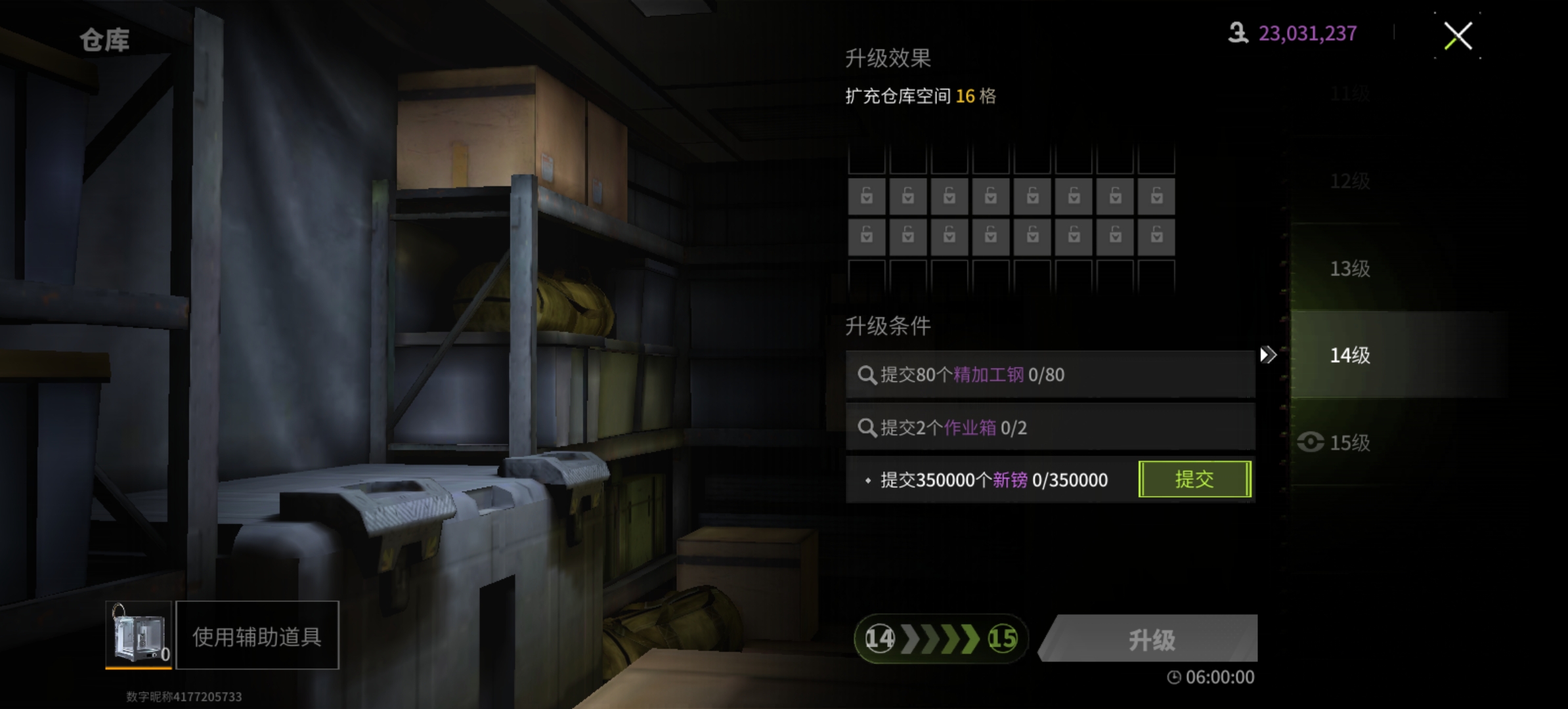The width and height of the screenshot is (1568, 709).
Task: Click the 升级 upgrade button
Action: tap(1150, 639)
